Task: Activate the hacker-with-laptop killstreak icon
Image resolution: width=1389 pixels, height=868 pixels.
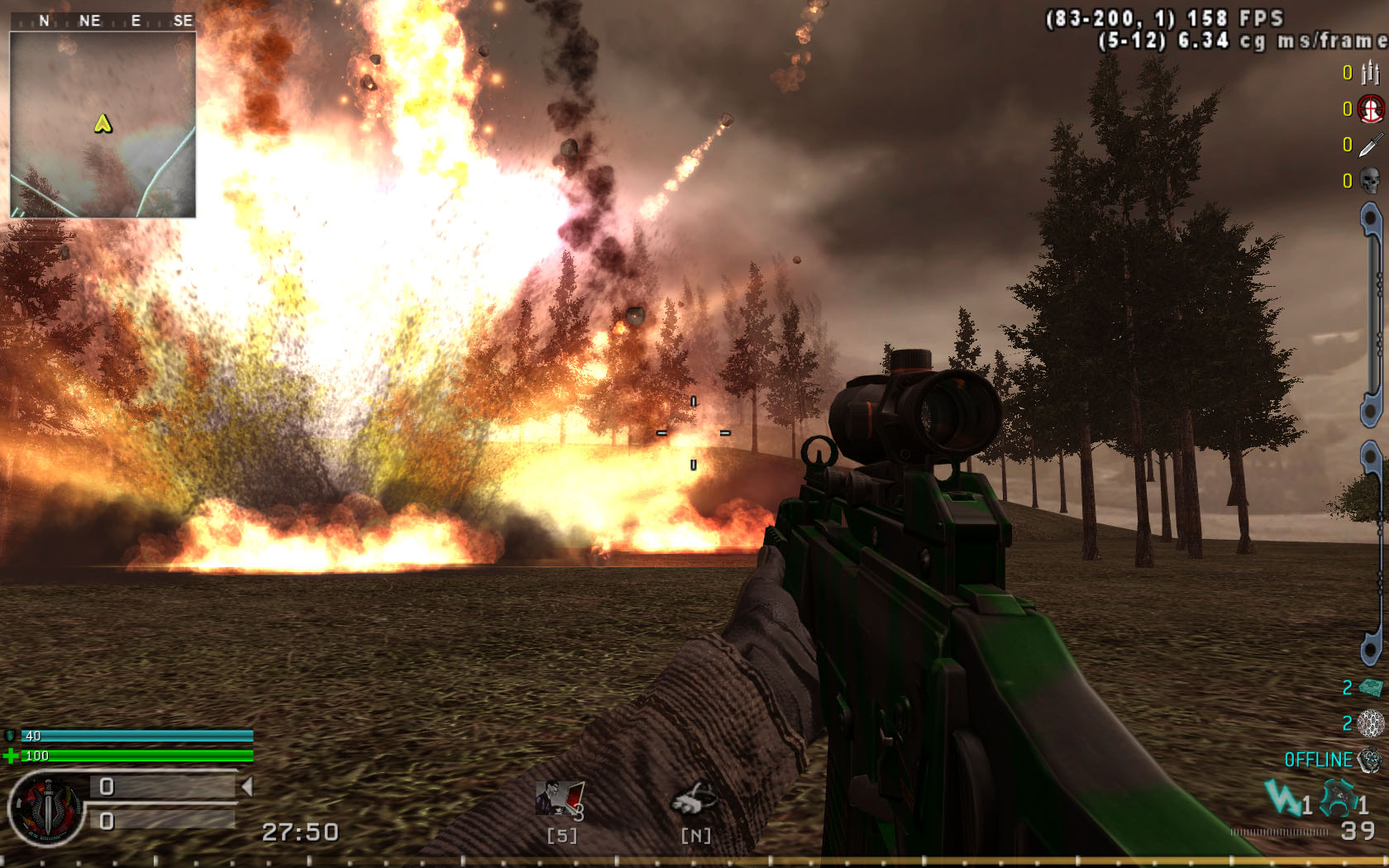Action: (560, 799)
